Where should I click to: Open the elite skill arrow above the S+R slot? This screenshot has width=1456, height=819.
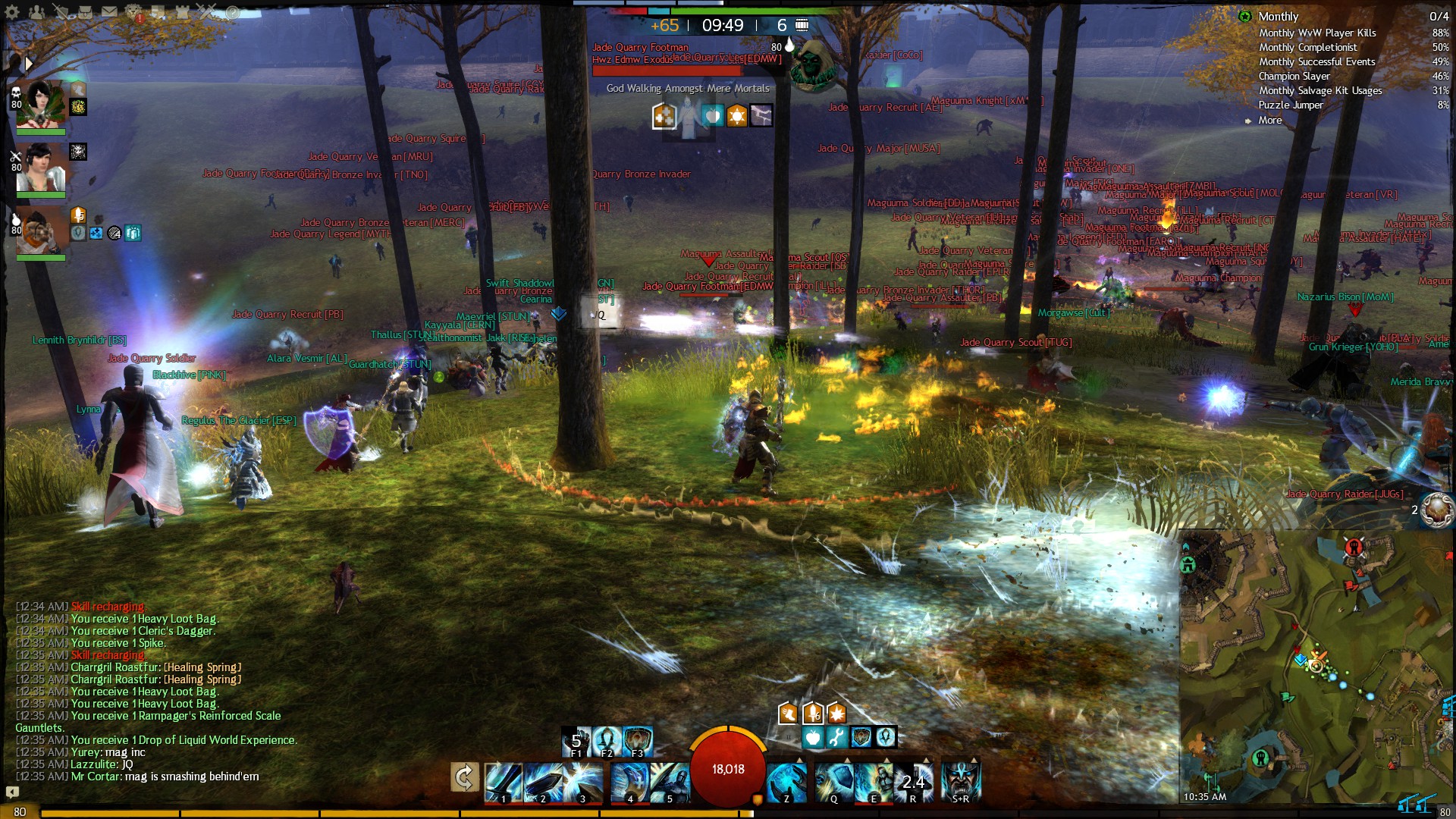[974, 760]
